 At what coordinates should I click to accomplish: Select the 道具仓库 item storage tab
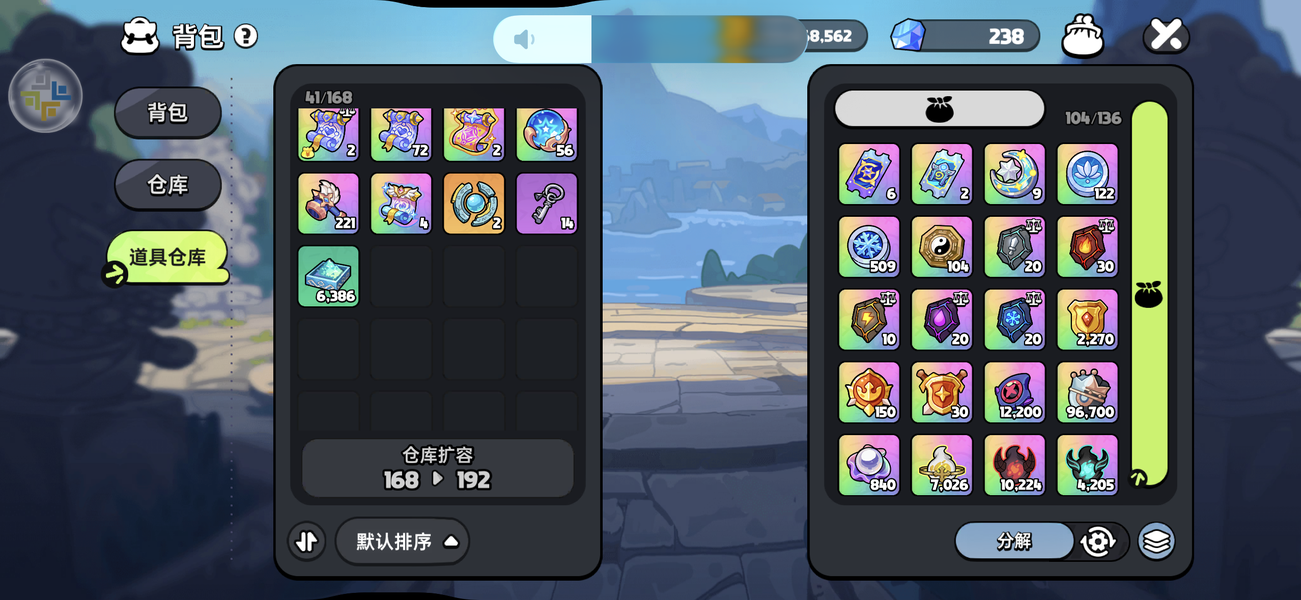(x=167, y=257)
